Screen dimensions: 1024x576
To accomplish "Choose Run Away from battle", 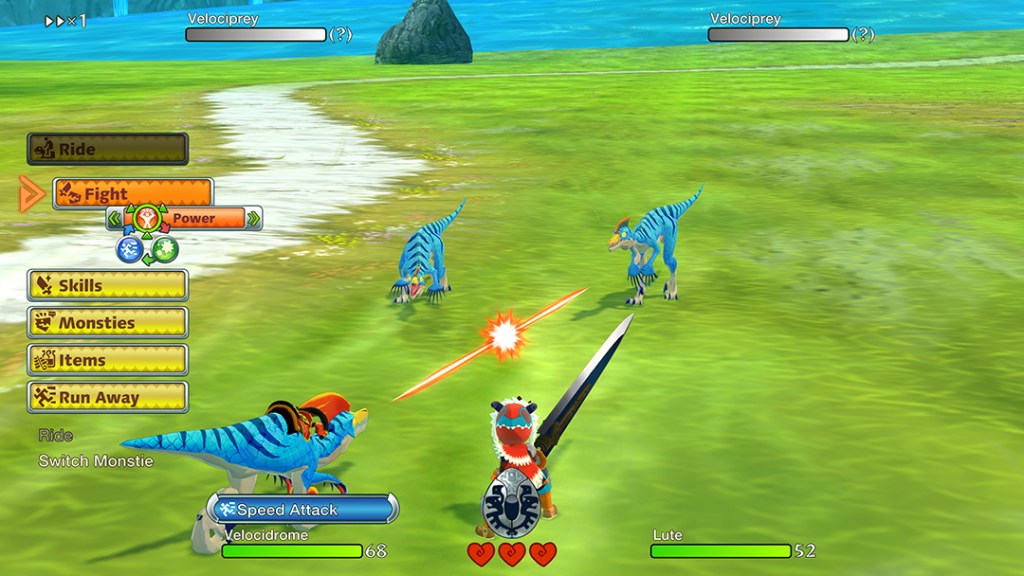I will pos(107,397).
